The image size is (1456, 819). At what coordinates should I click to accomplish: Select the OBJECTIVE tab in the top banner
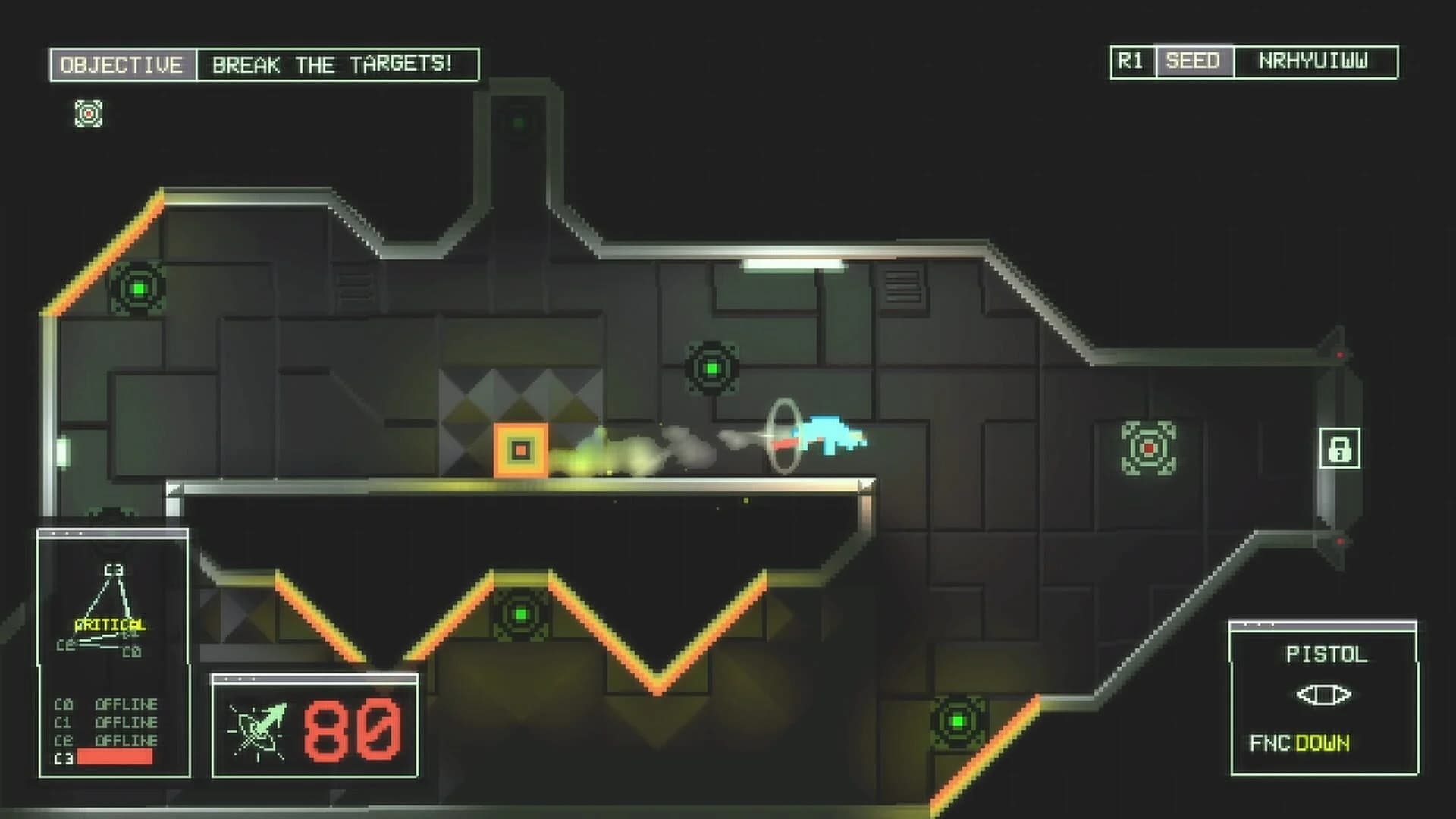121,63
